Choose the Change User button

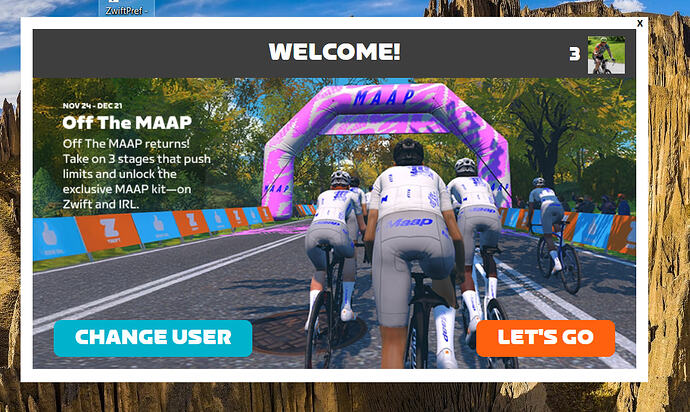tap(152, 338)
